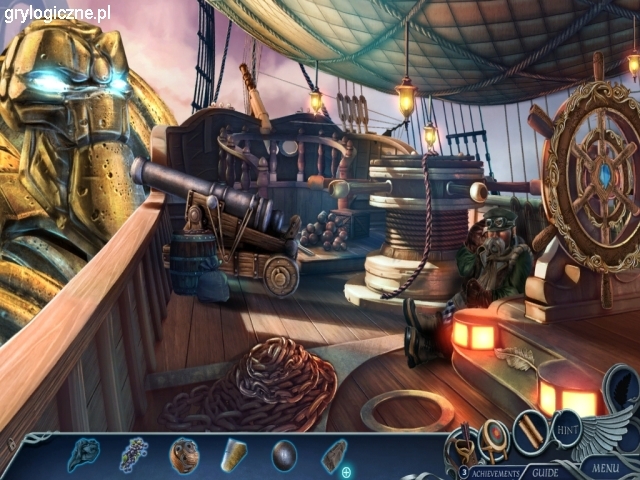Screen dimensions: 640x480
Task: Click the archery target icon
Action: (494, 435)
